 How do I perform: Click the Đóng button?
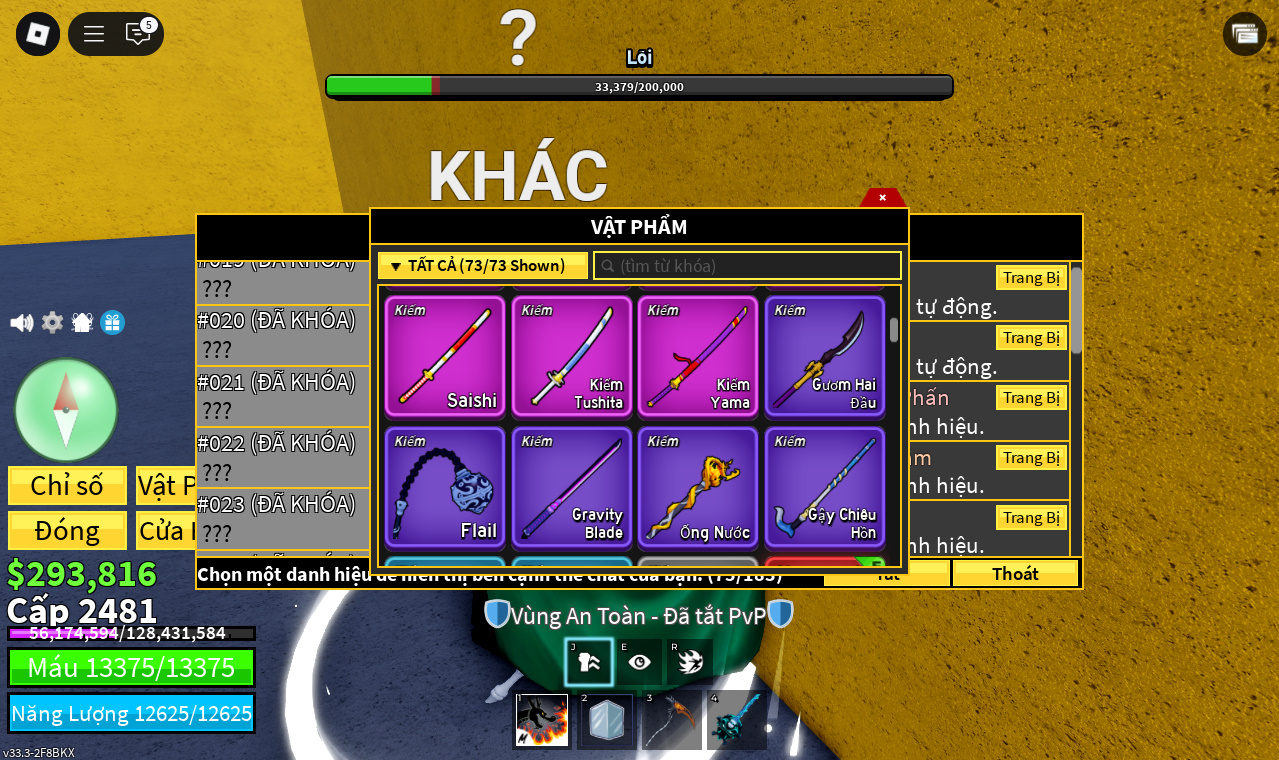pos(67,531)
